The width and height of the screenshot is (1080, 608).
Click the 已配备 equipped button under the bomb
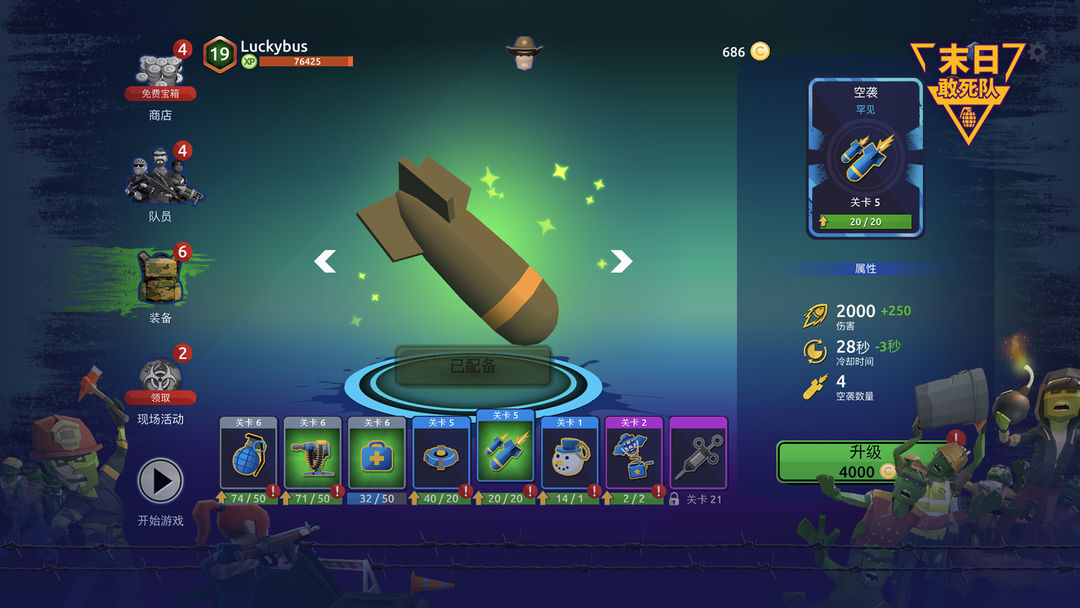pyautogui.click(x=473, y=366)
